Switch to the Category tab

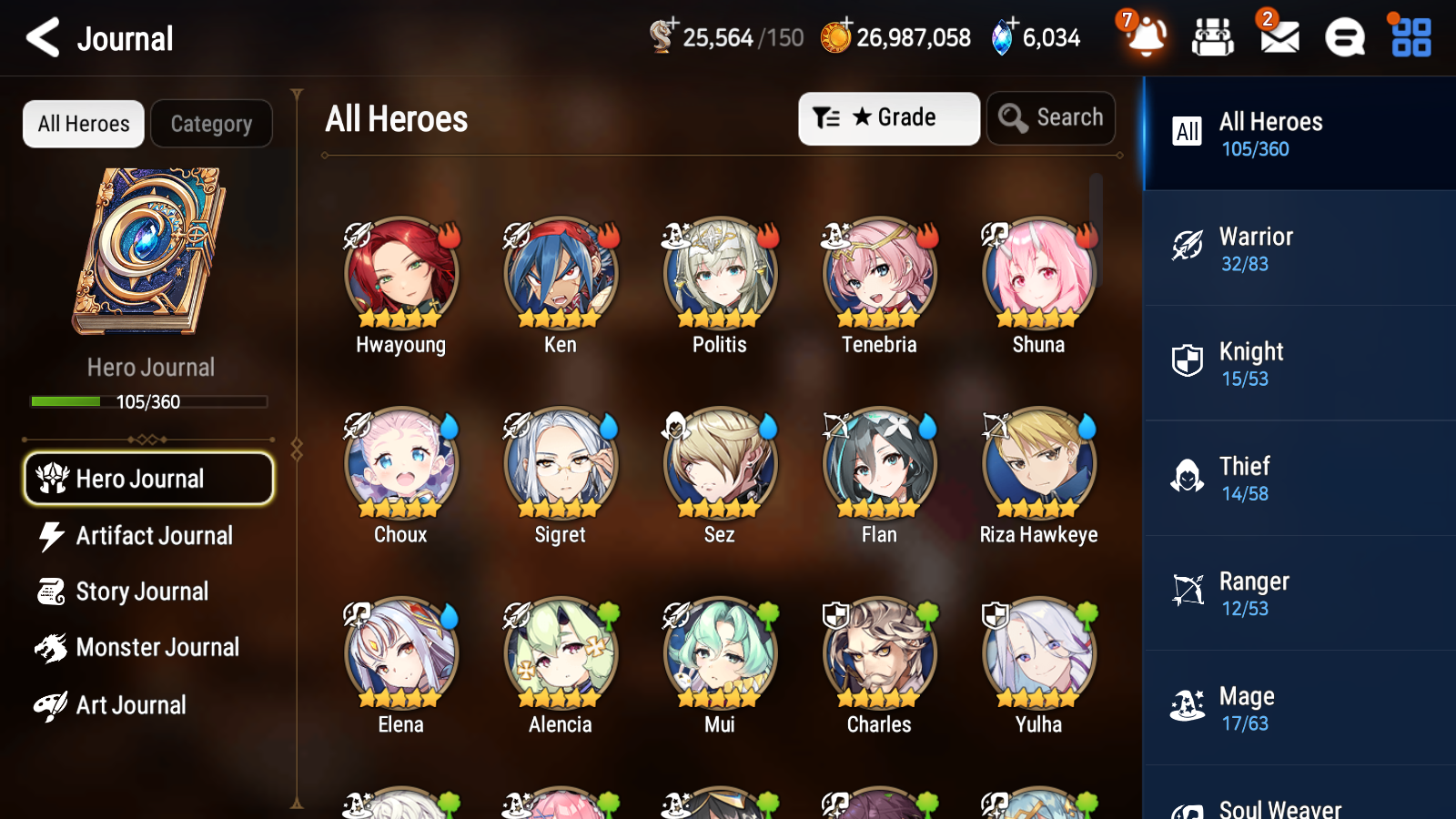coord(211,124)
